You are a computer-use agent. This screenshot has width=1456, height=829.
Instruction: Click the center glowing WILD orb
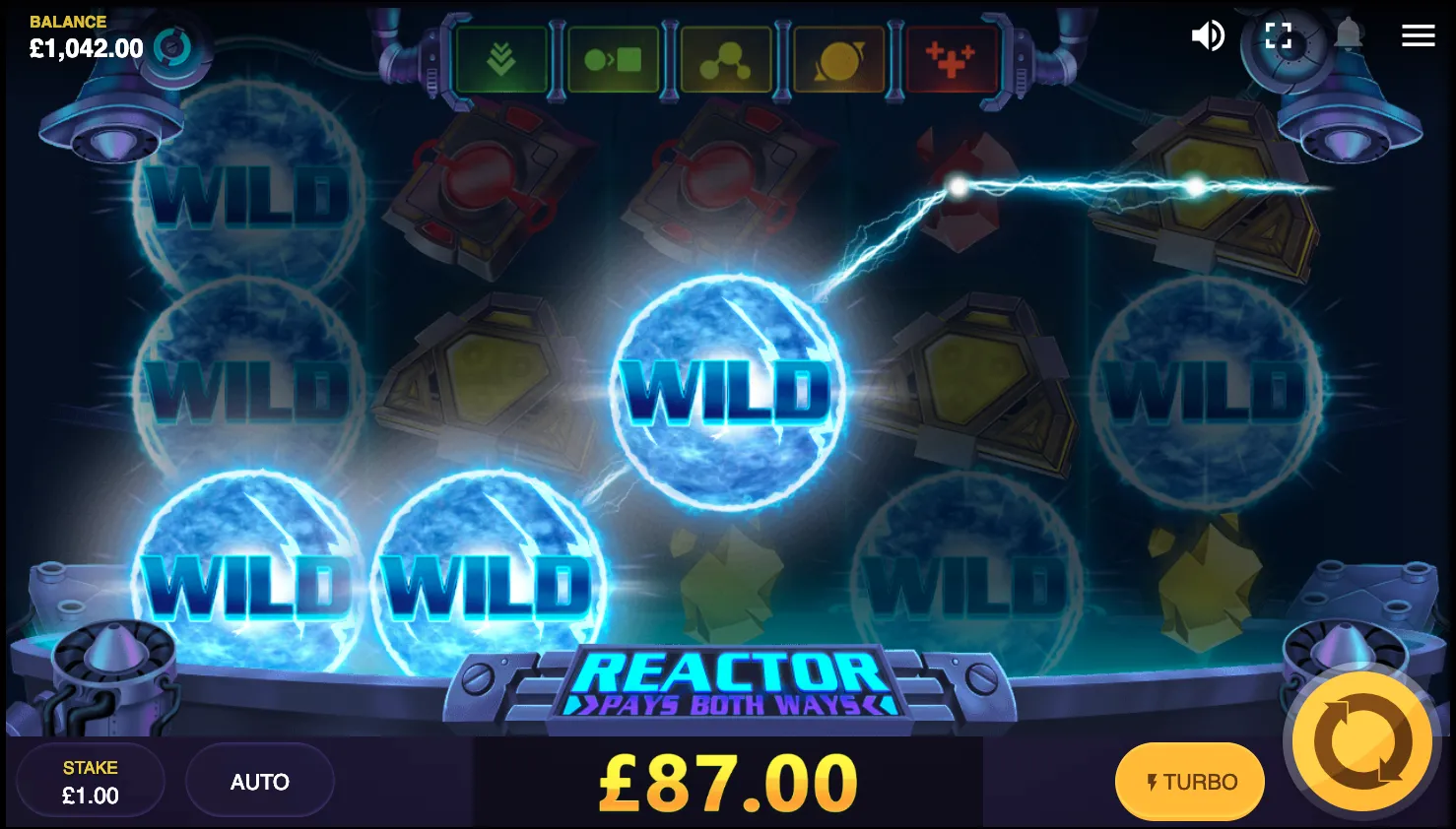point(729,391)
